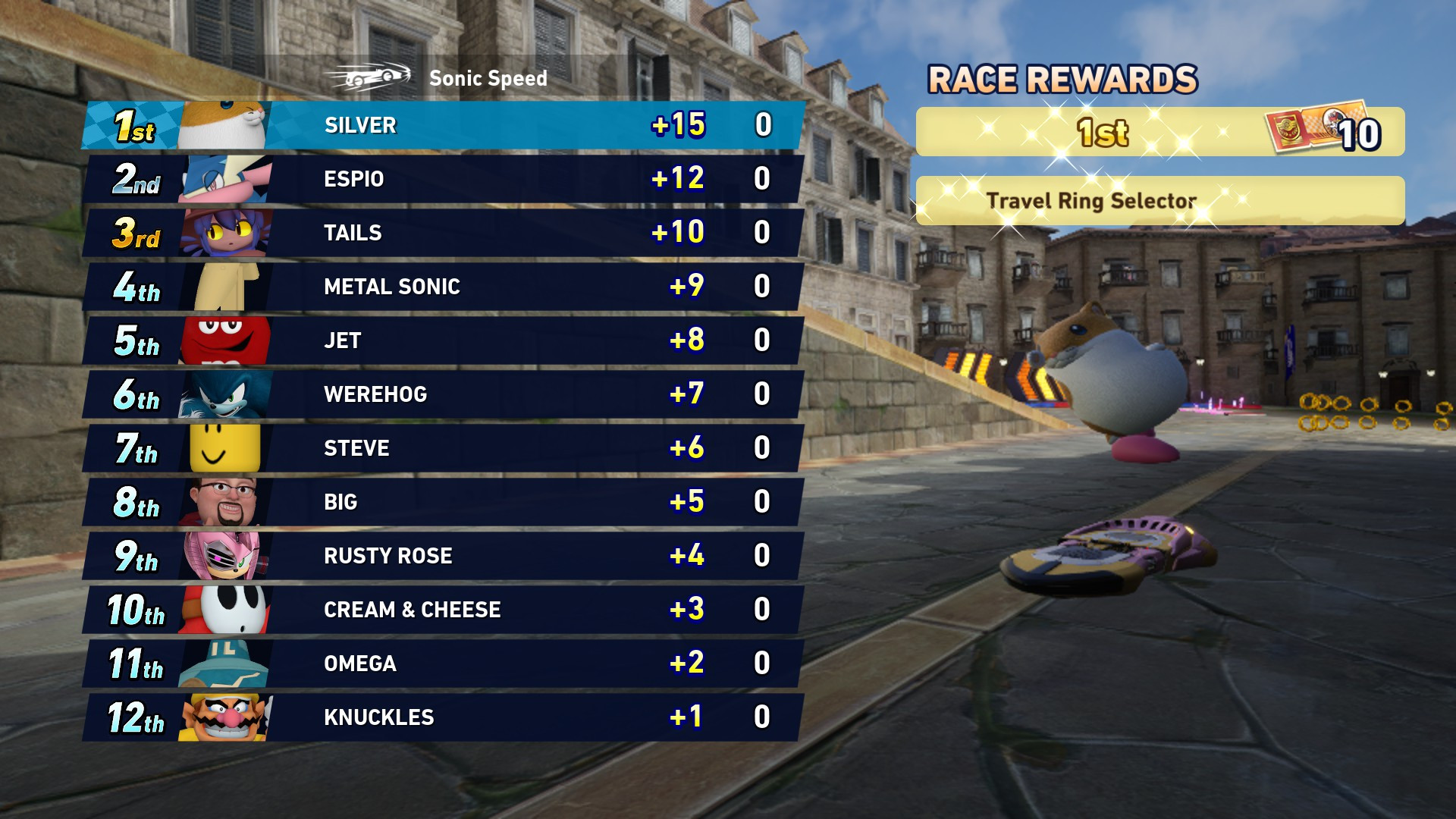Image resolution: width=1456 pixels, height=819 pixels.
Task: Select the highlighted Silver leaderboard row
Action: (455, 125)
